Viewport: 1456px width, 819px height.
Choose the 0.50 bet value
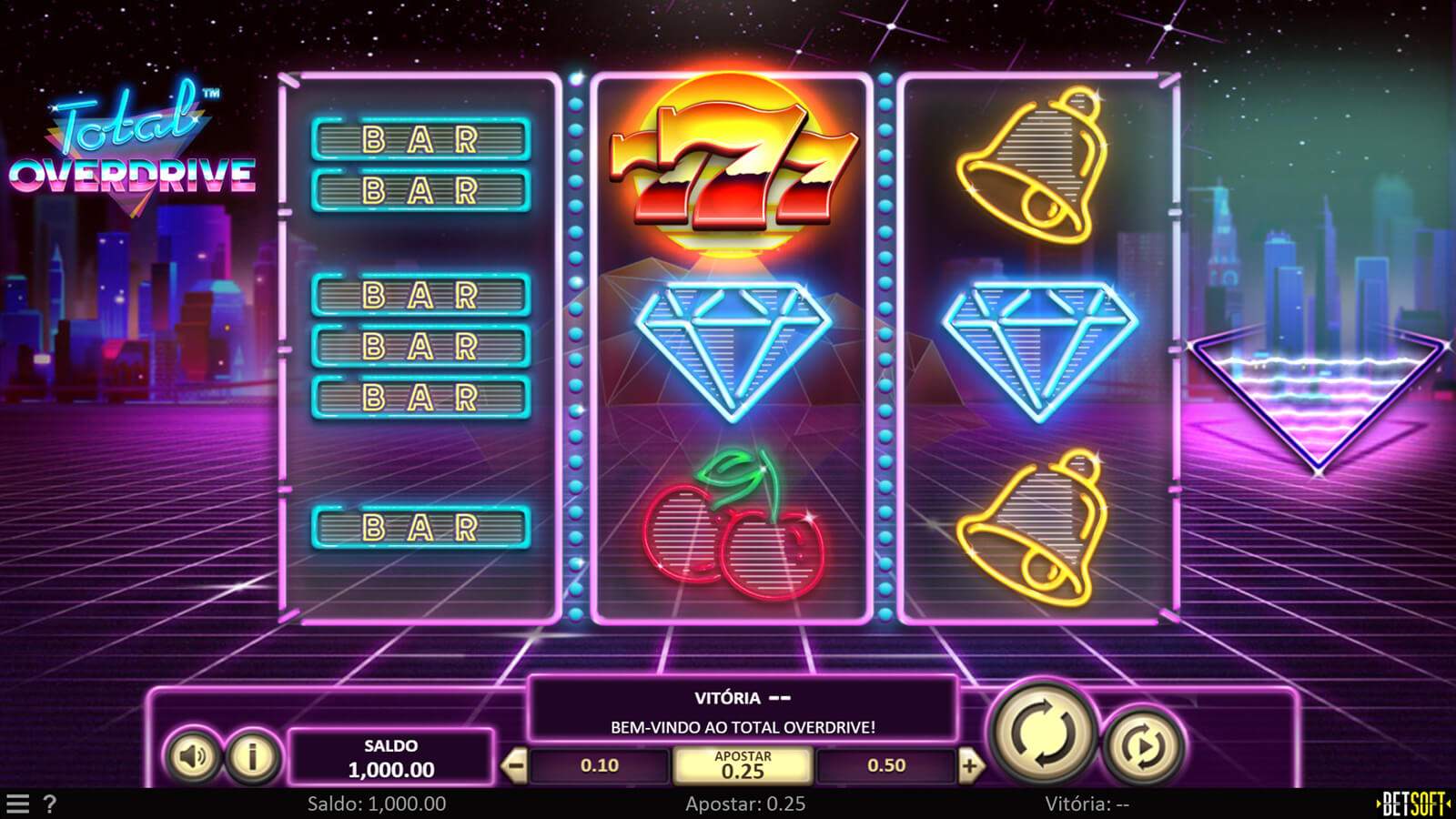(885, 766)
